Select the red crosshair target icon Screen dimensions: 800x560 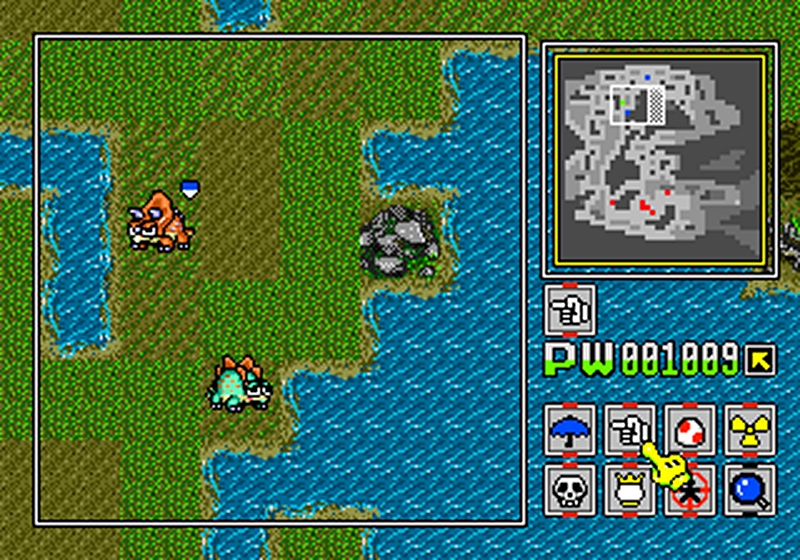pyautogui.click(x=690, y=490)
